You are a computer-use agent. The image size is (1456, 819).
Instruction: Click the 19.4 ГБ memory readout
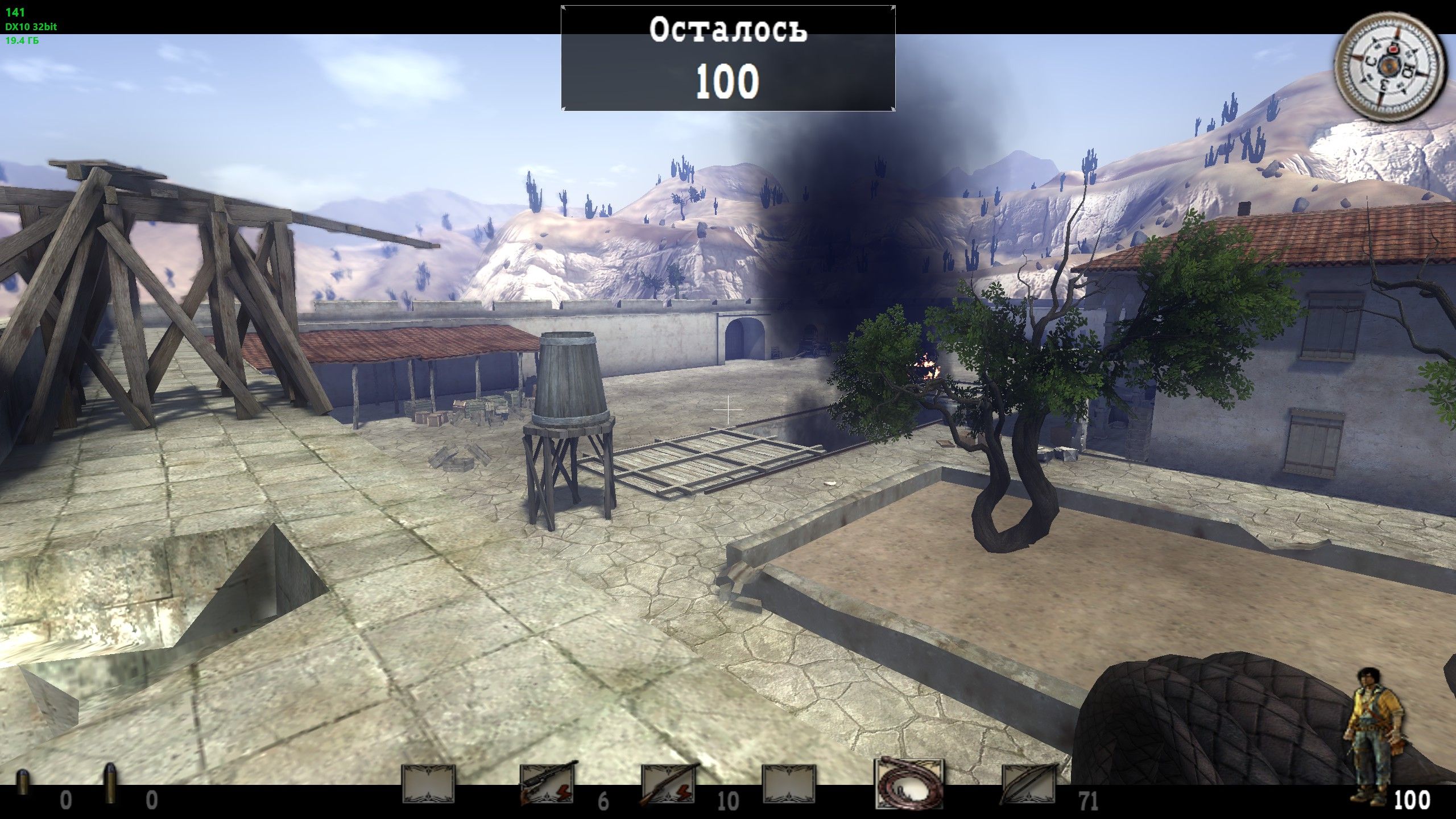click(x=23, y=40)
